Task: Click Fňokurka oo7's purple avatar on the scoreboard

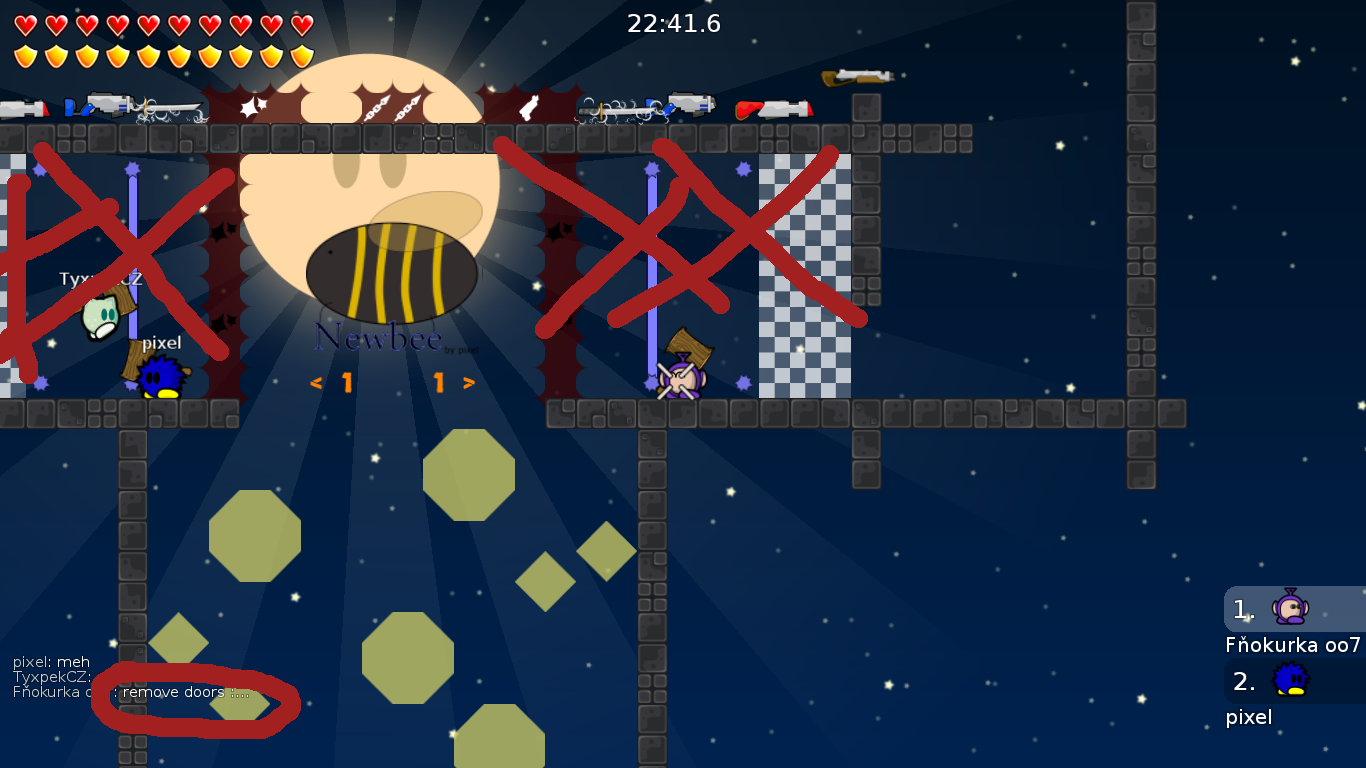Action: coord(1290,610)
